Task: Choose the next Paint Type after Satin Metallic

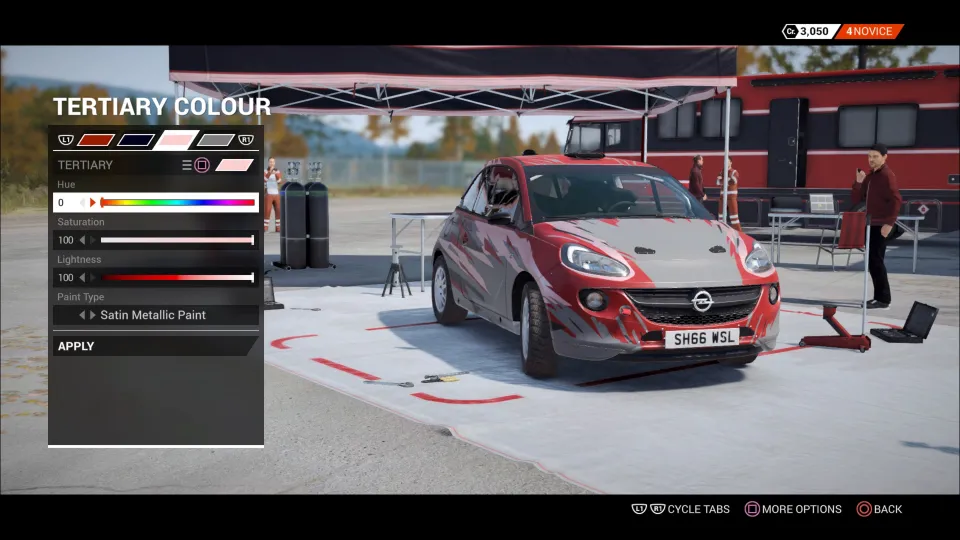Action: click(x=93, y=315)
